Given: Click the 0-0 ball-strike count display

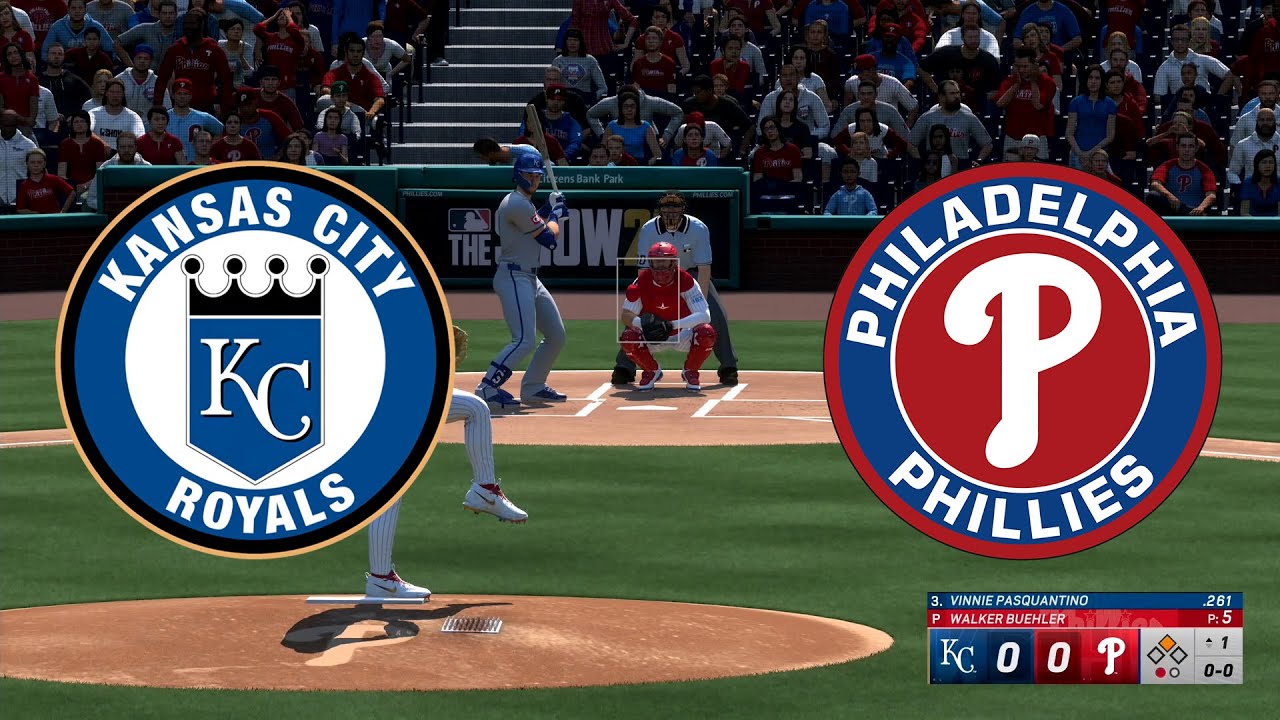Looking at the screenshot, I should tap(1220, 670).
